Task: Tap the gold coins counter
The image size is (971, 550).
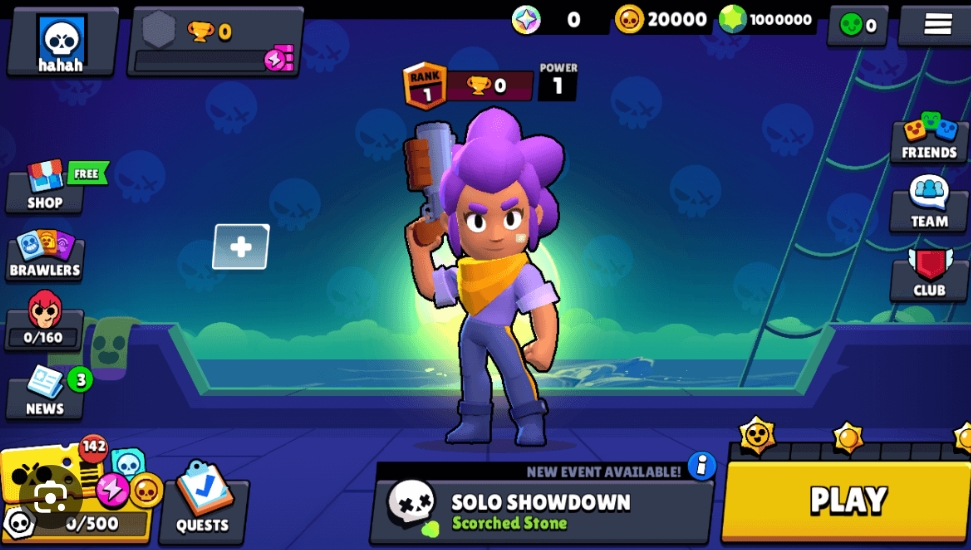Action: 661,19
